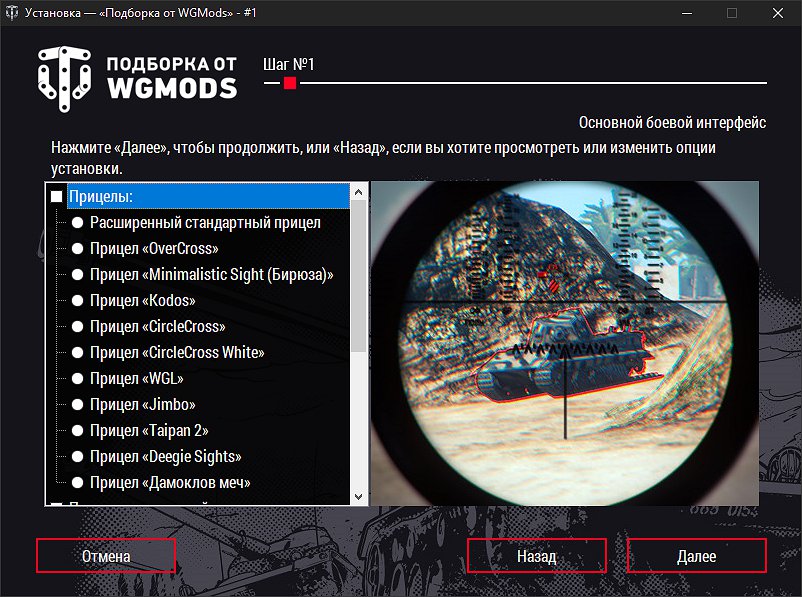Select the «CircleCross White» sight
The height and width of the screenshot is (597, 802).
click(x=77, y=352)
